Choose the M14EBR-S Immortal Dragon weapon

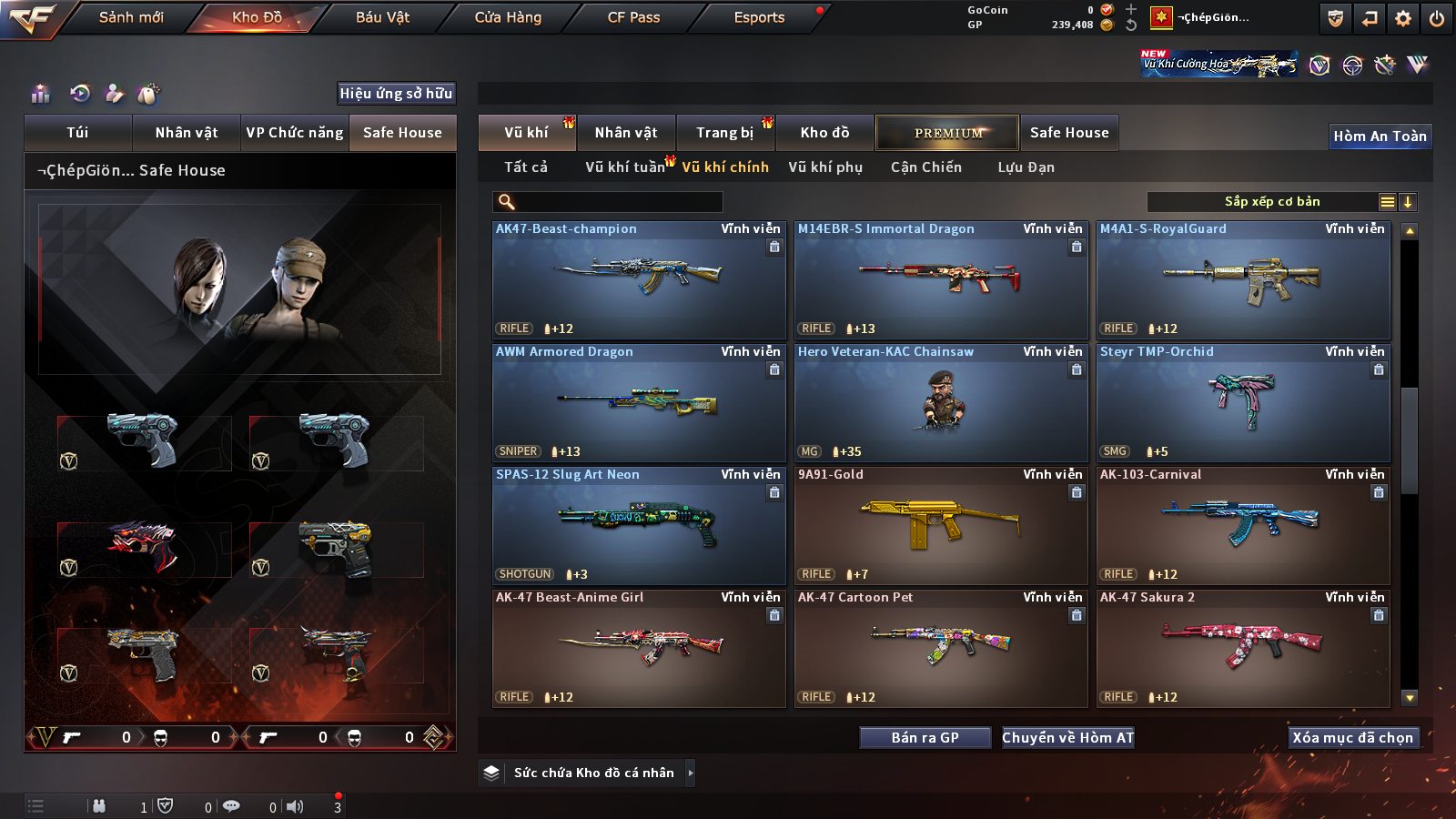click(941, 280)
